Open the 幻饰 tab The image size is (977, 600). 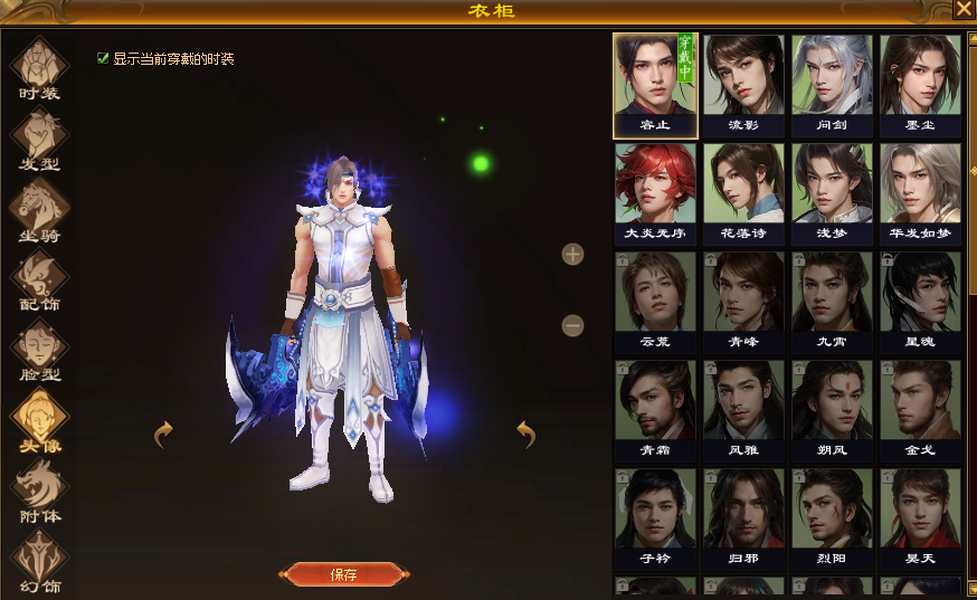coord(40,560)
